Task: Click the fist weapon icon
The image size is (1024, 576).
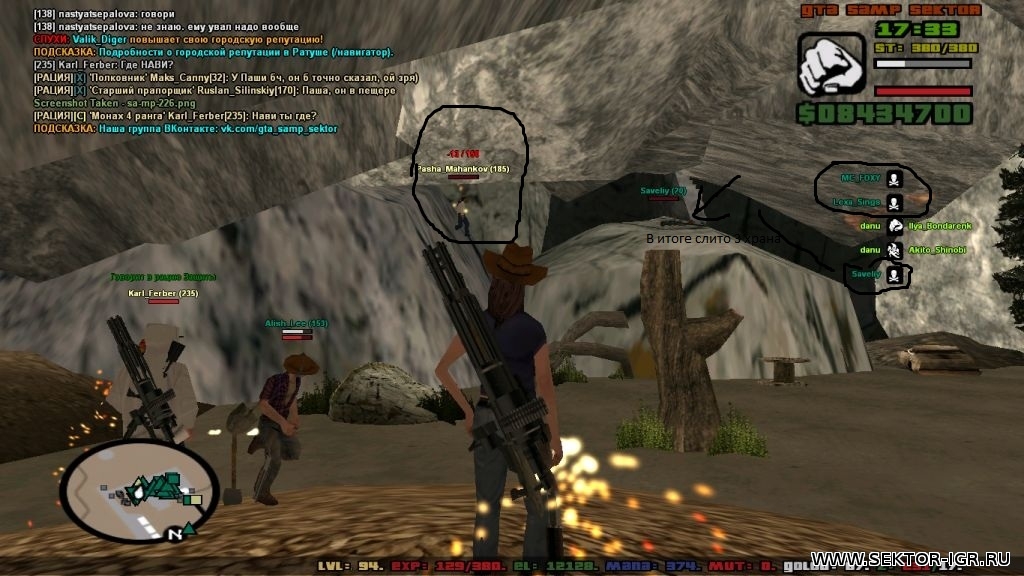Action: pyautogui.click(x=831, y=64)
